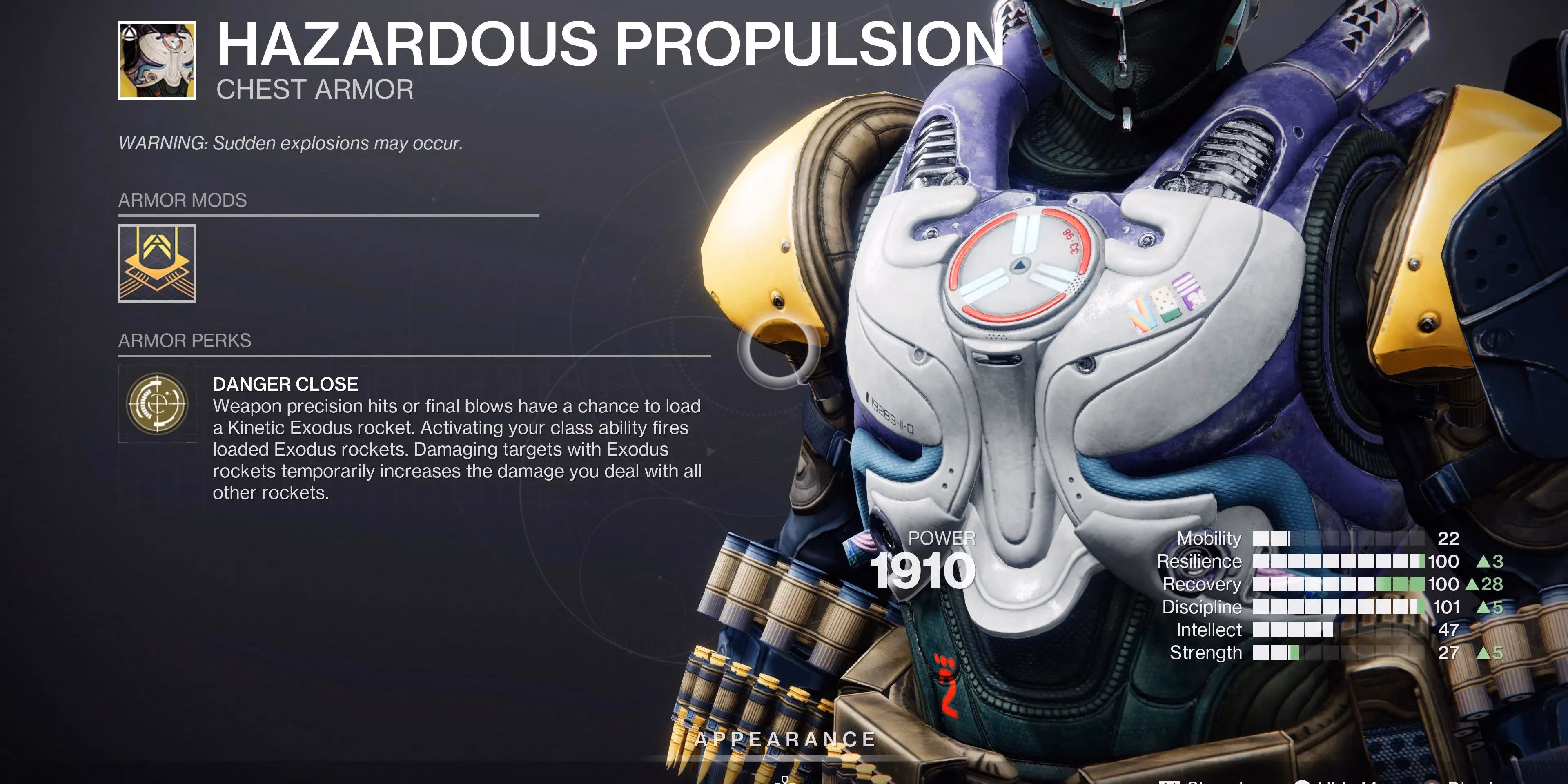Click the Hazardous Propulsion item icon
1568x784 pixels.
(x=158, y=60)
